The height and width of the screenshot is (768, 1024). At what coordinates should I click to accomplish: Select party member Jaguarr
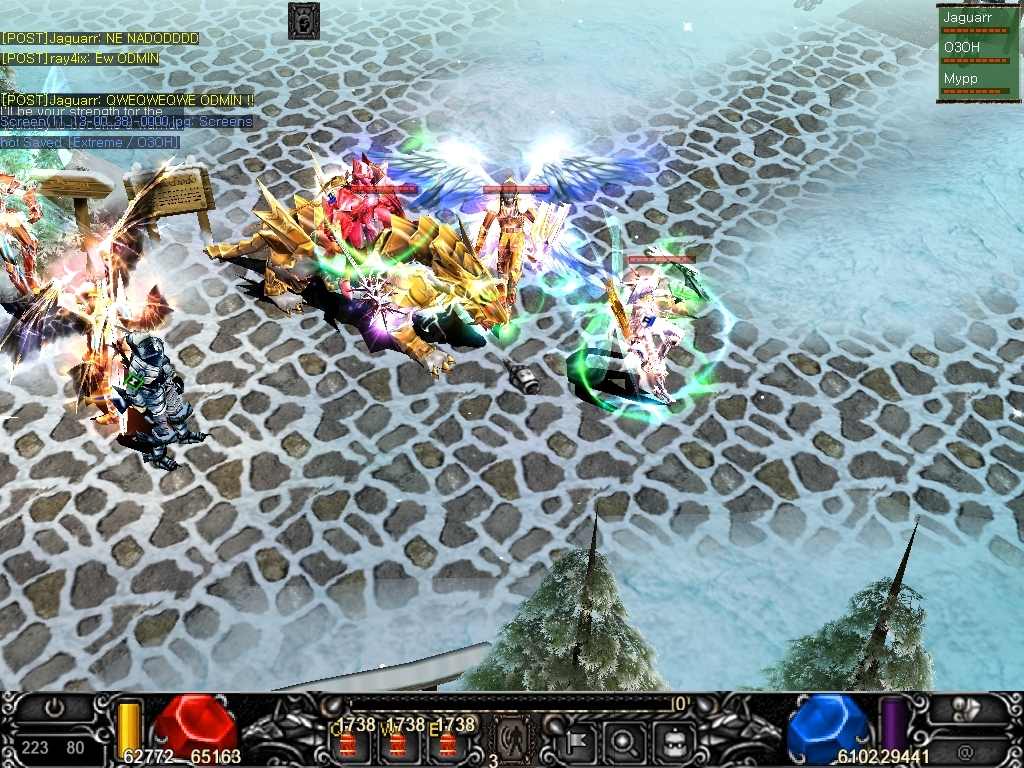[x=966, y=17]
